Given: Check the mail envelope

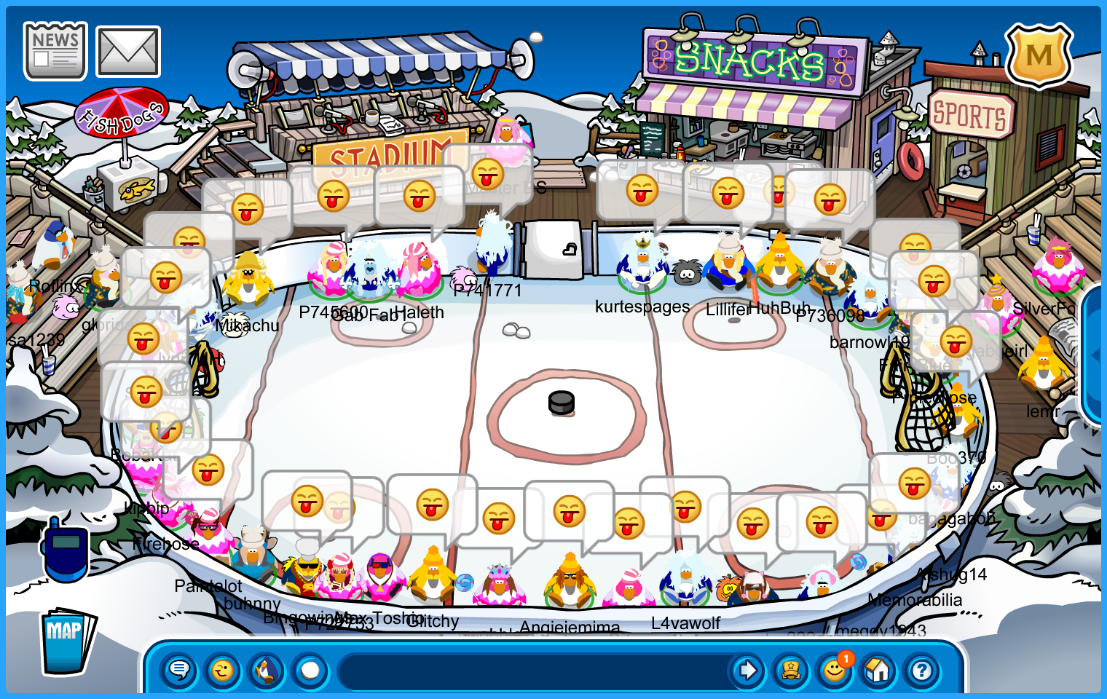Looking at the screenshot, I should point(128,51).
